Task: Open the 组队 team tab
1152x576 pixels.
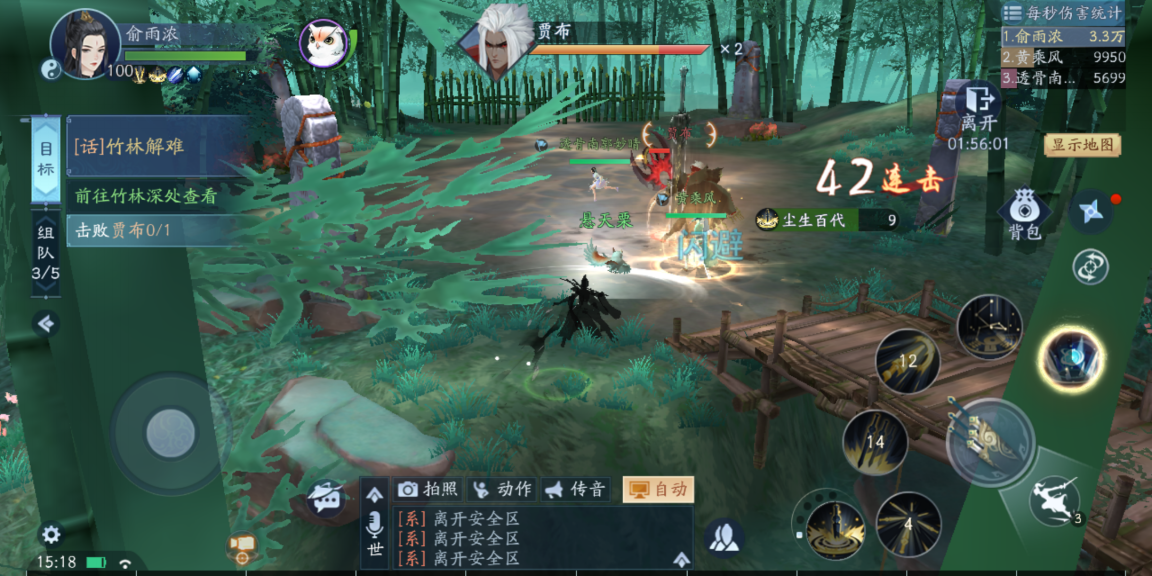Action: tap(46, 255)
